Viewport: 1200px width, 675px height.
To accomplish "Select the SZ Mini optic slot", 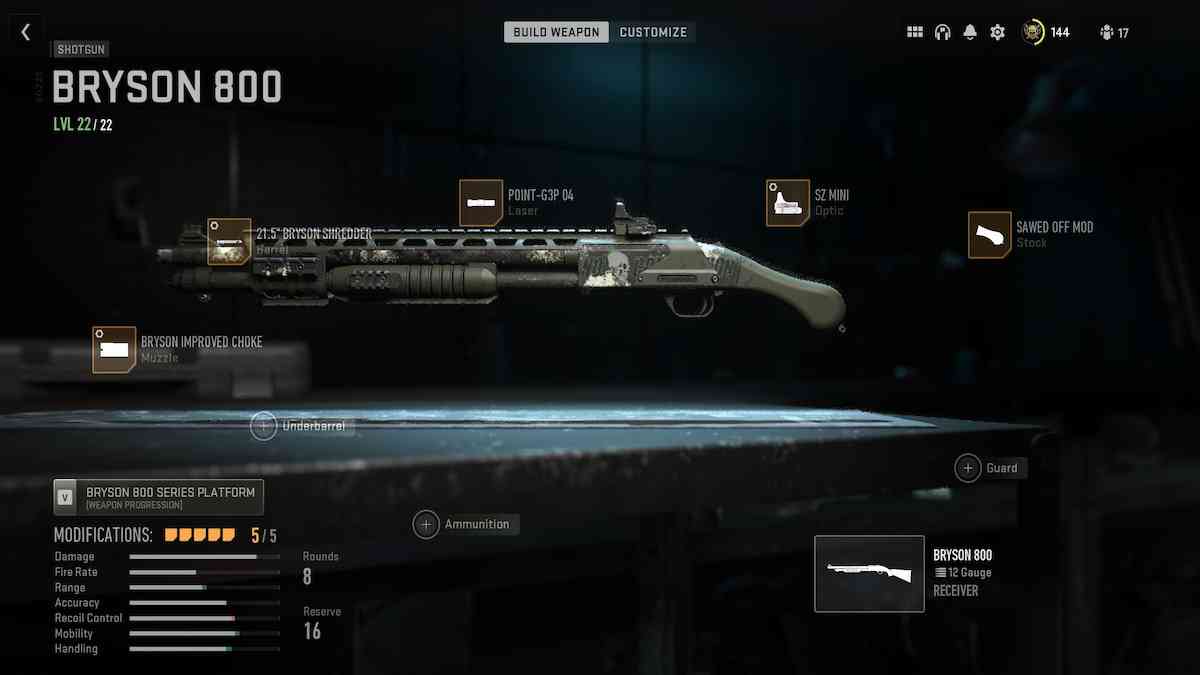I will click(x=788, y=202).
